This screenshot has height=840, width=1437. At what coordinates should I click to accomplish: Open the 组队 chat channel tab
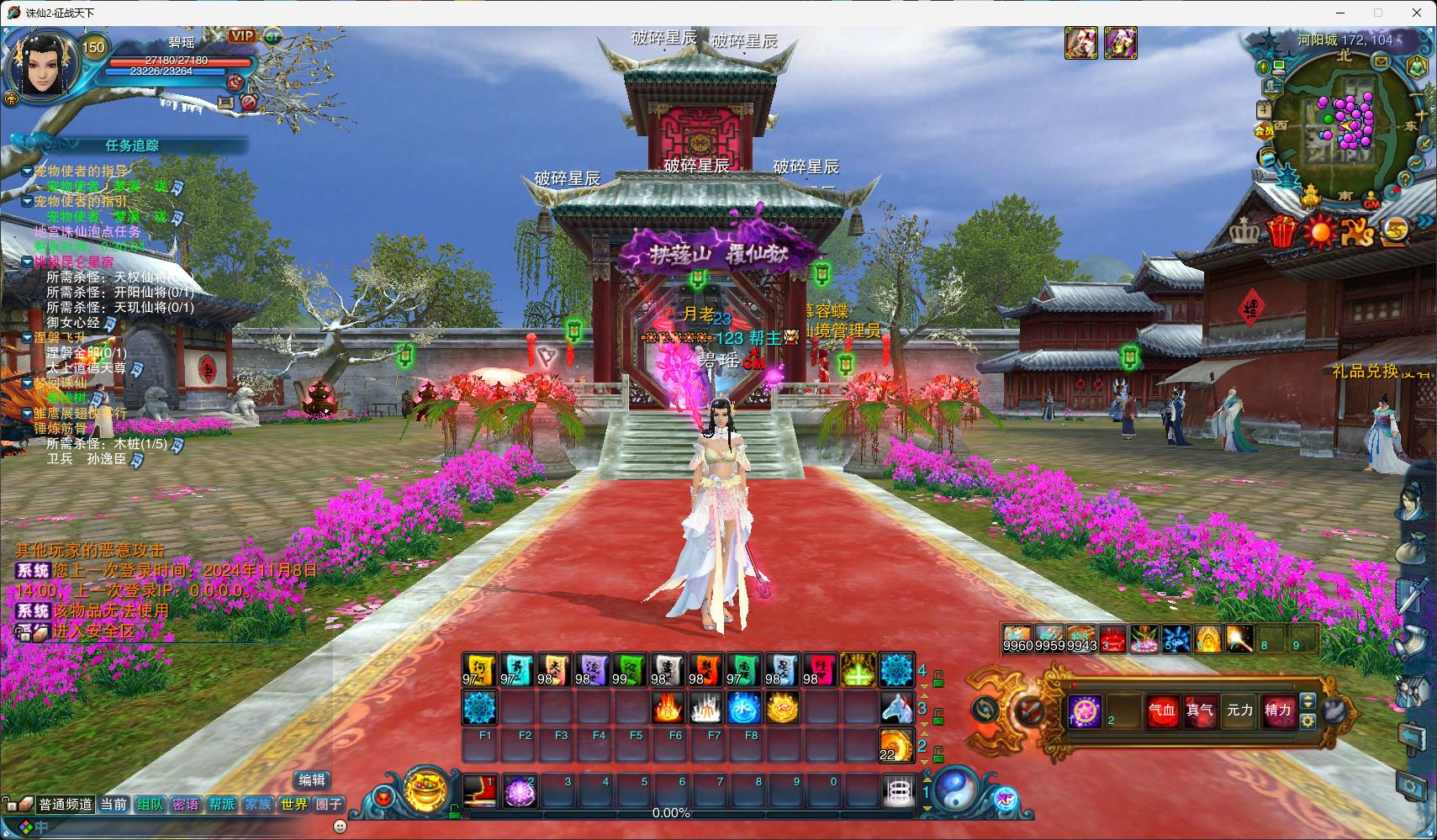pos(150,805)
